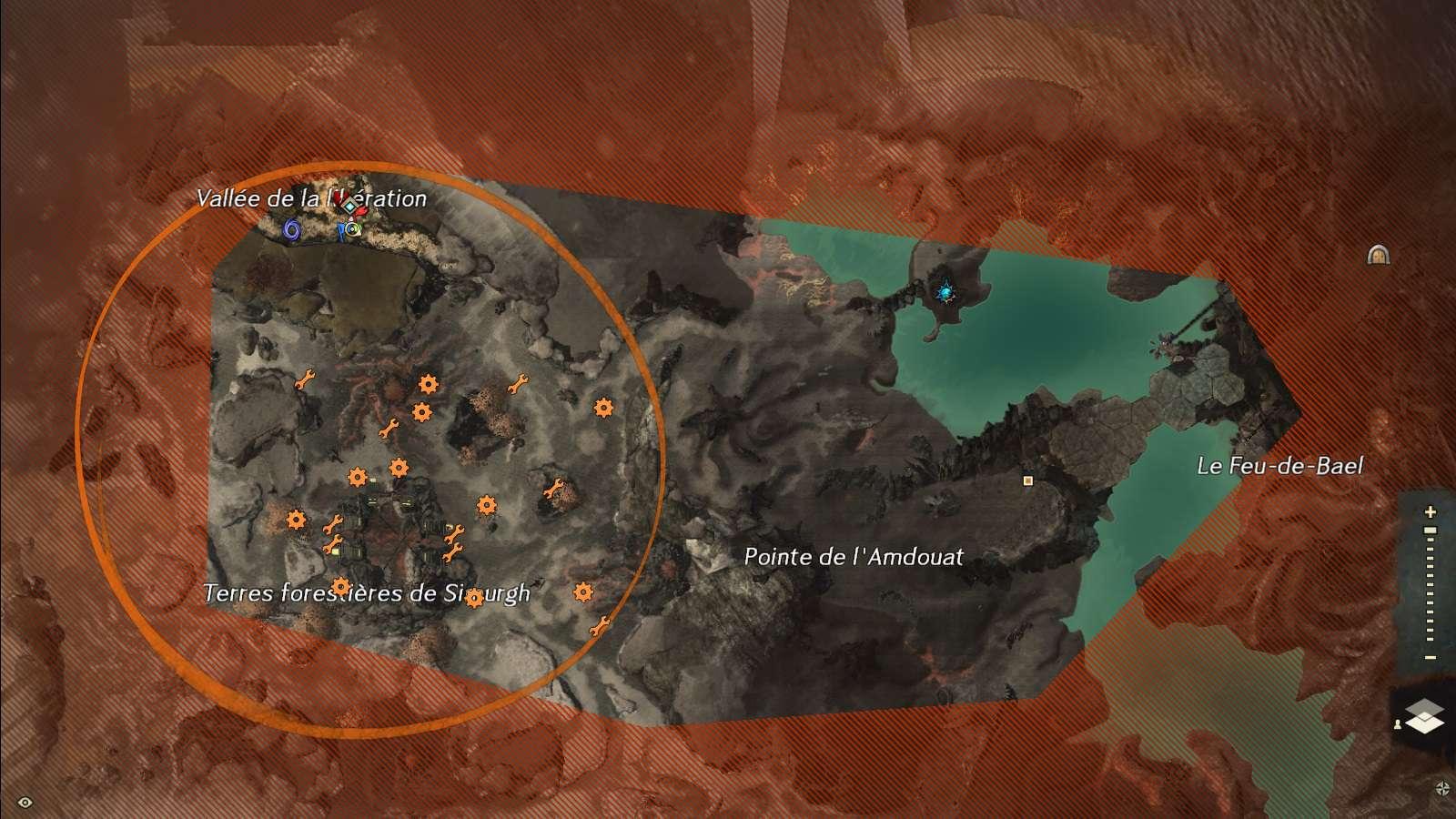Toggle the eye icon map legend

tap(25, 802)
